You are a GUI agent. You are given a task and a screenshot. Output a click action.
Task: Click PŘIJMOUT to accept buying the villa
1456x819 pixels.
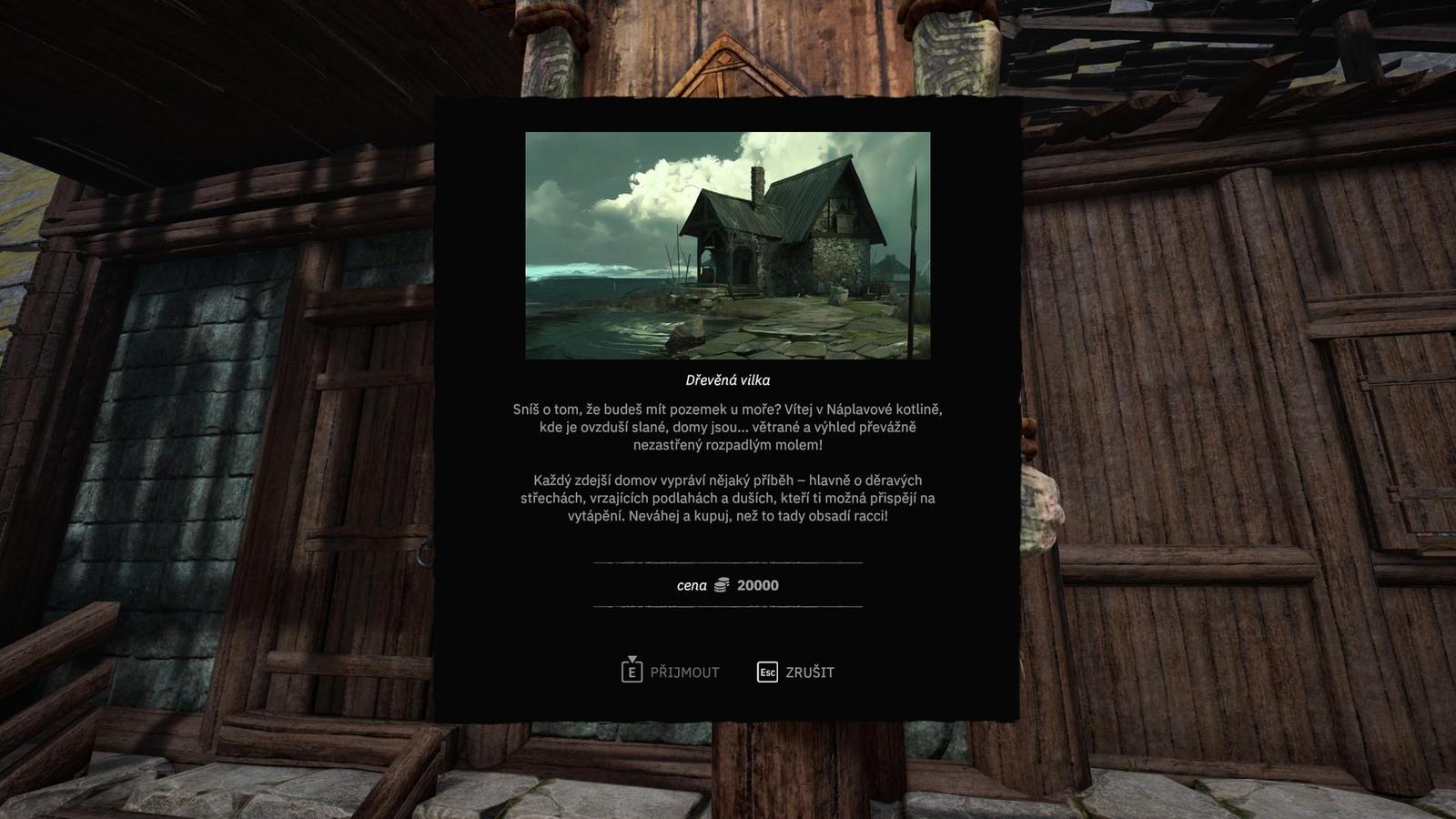point(687,673)
